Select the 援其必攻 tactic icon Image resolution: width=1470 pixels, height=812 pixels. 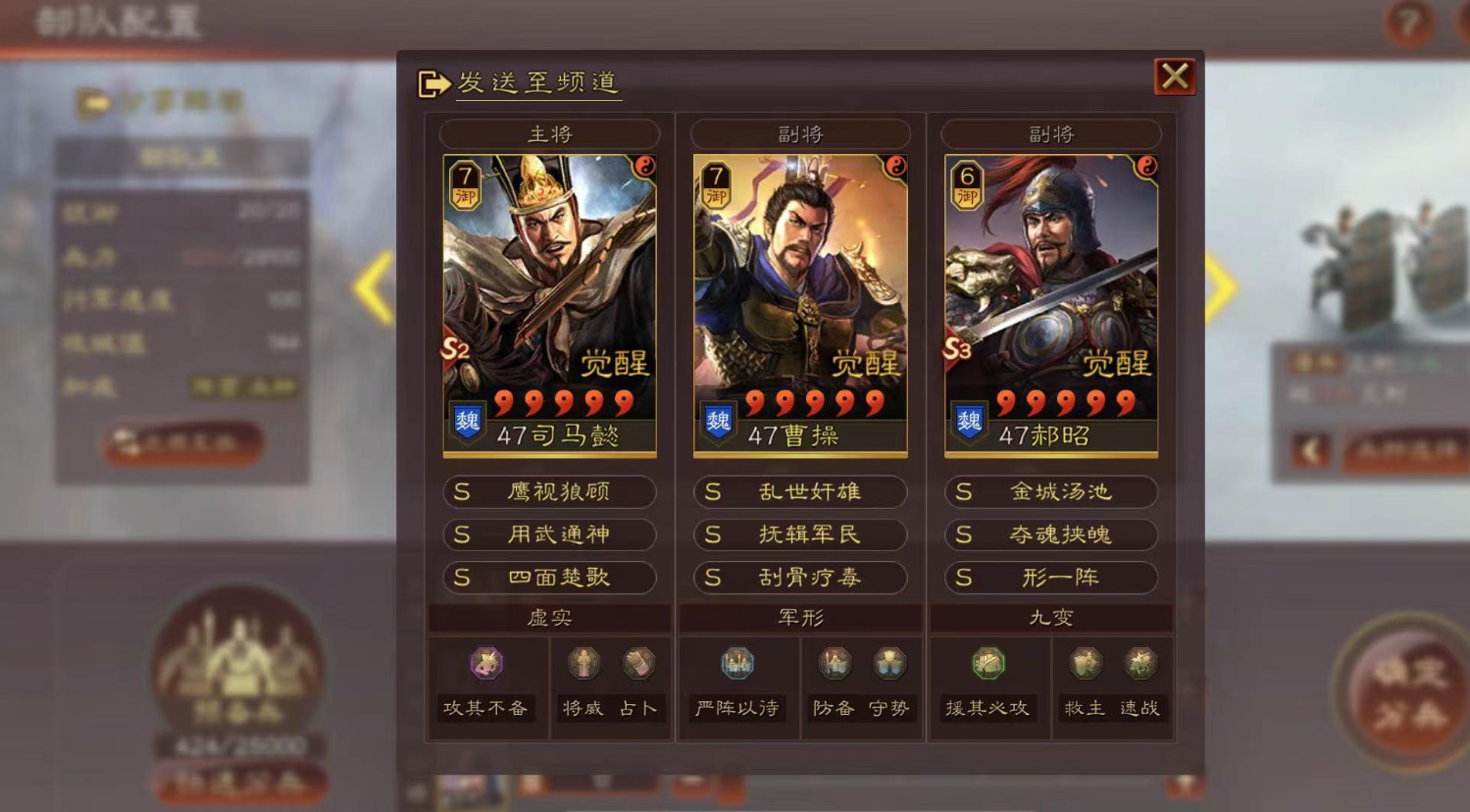click(987, 663)
